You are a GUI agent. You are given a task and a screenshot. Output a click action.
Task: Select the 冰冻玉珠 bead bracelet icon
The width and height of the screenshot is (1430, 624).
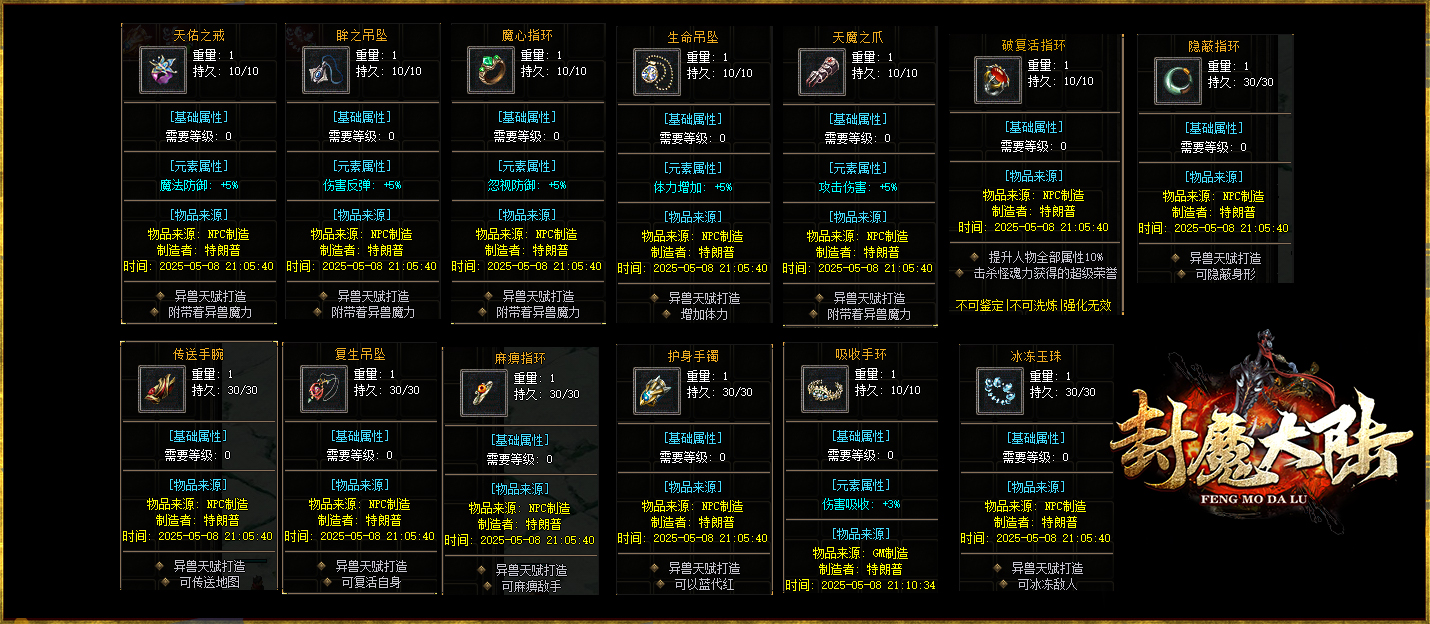pos(998,391)
